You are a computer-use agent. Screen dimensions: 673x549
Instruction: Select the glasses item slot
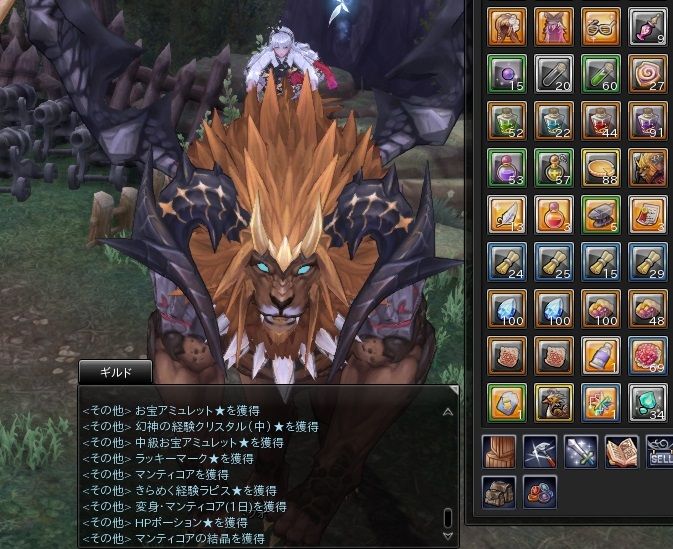point(600,27)
